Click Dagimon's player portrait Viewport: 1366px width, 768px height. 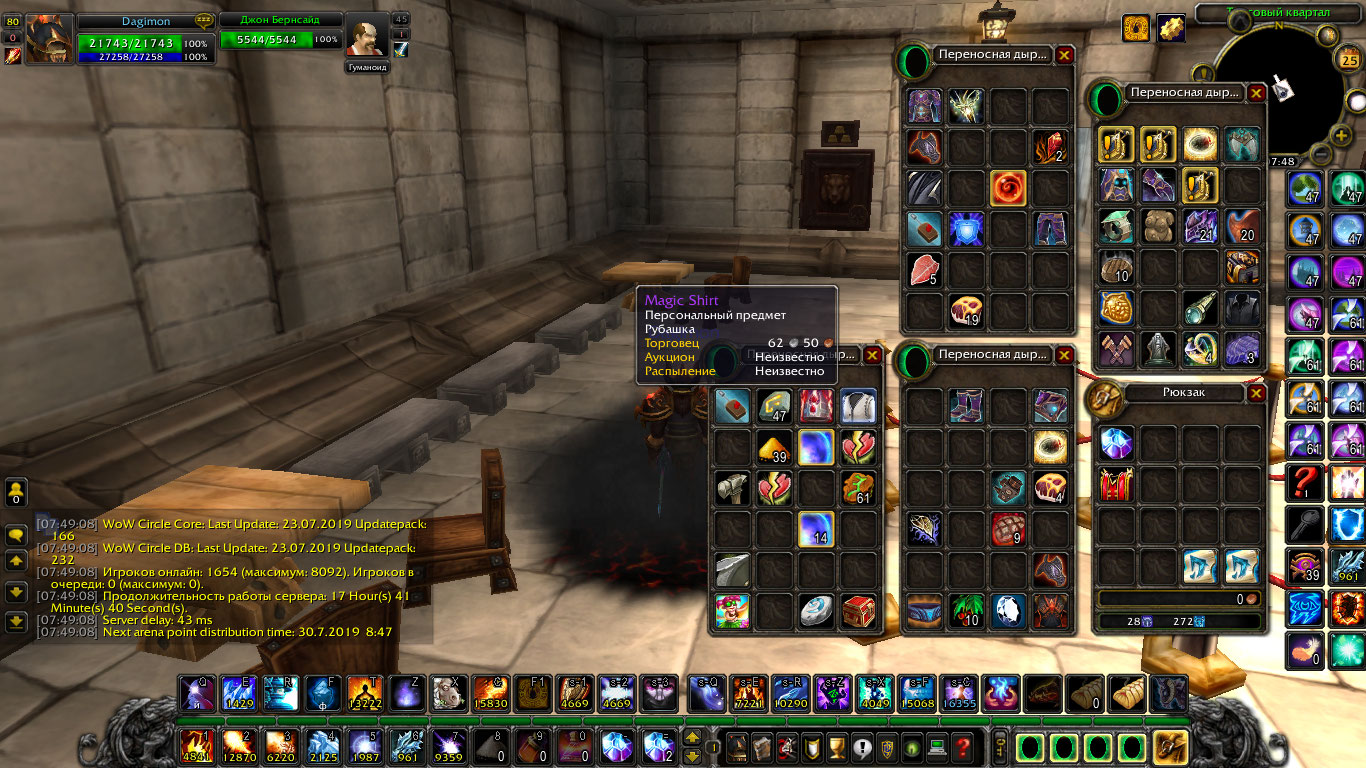point(49,40)
